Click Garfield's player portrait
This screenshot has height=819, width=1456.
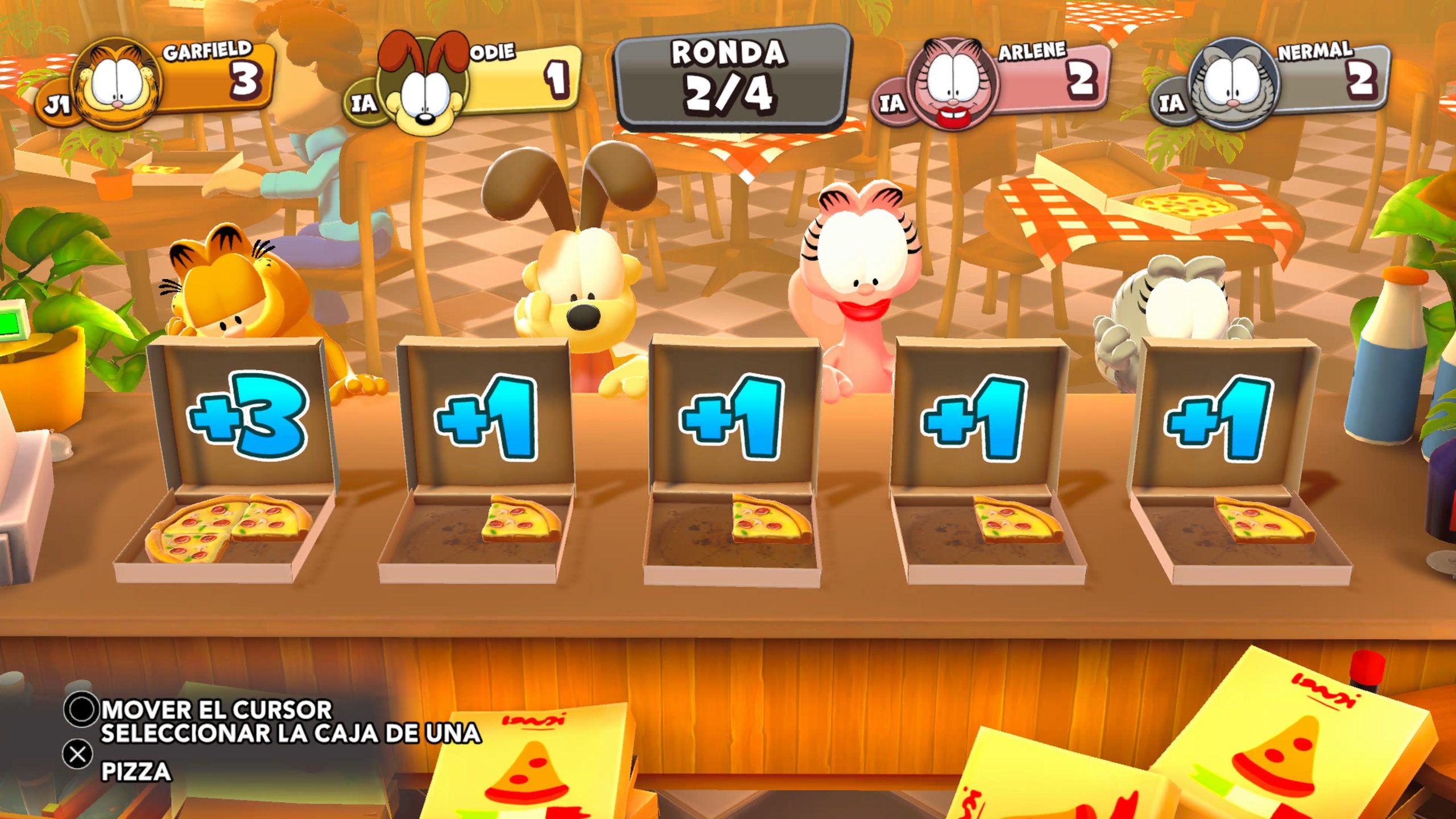(118, 84)
